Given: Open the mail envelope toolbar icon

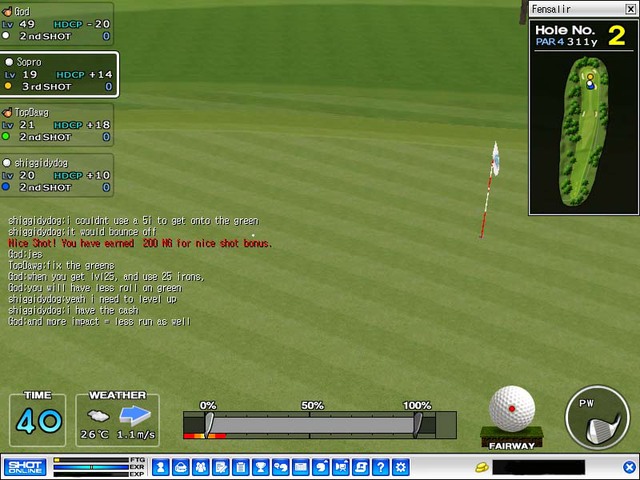Looking at the screenshot, I should point(300,467).
